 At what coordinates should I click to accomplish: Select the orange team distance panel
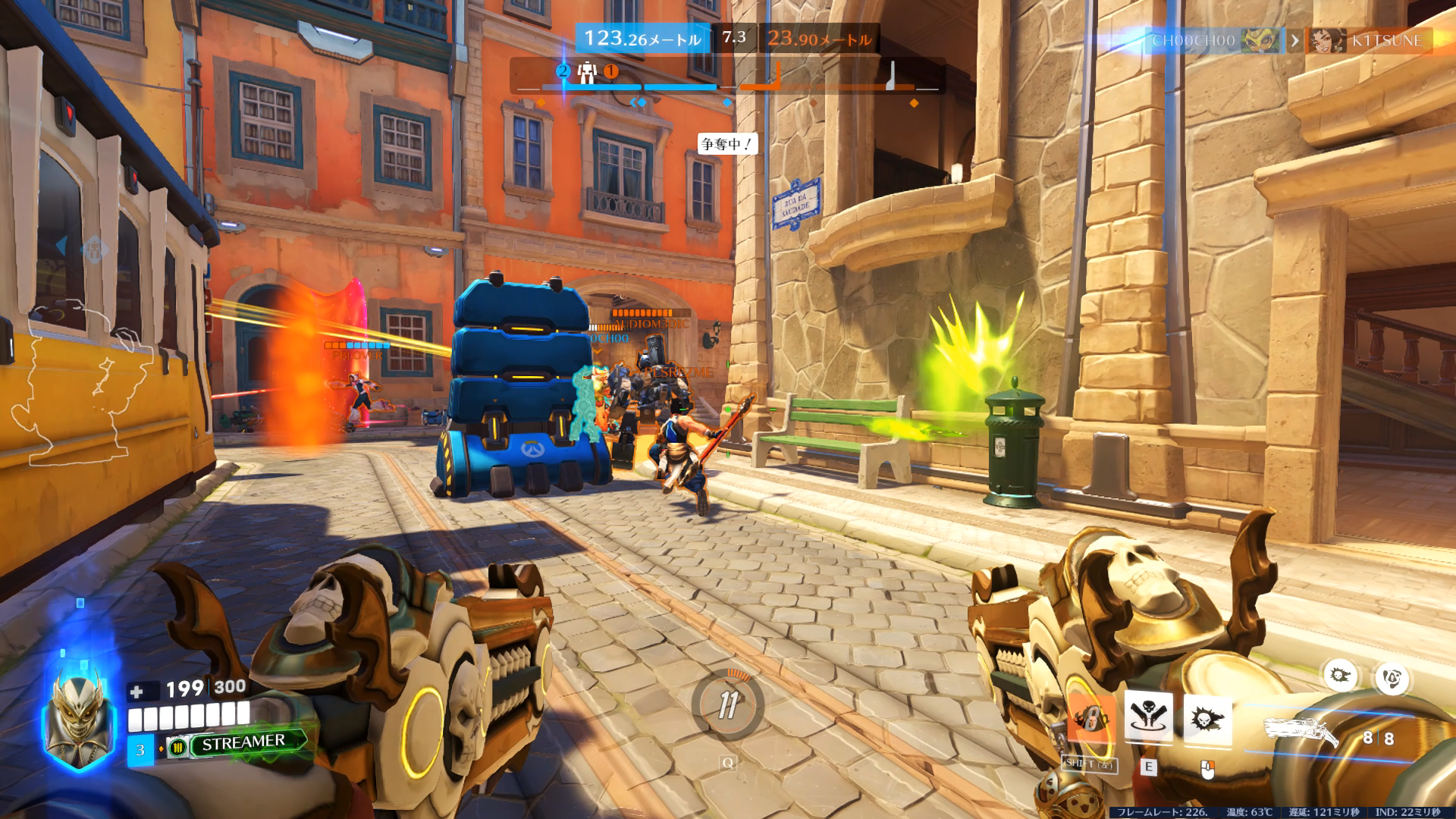pyautogui.click(x=819, y=39)
